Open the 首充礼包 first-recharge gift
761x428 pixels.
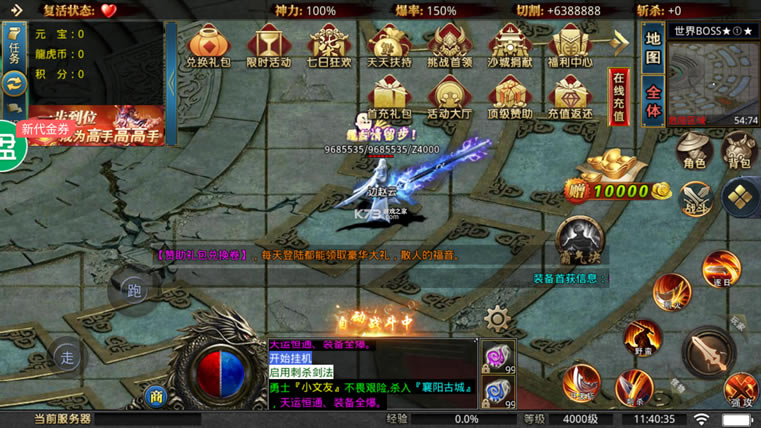click(x=389, y=98)
